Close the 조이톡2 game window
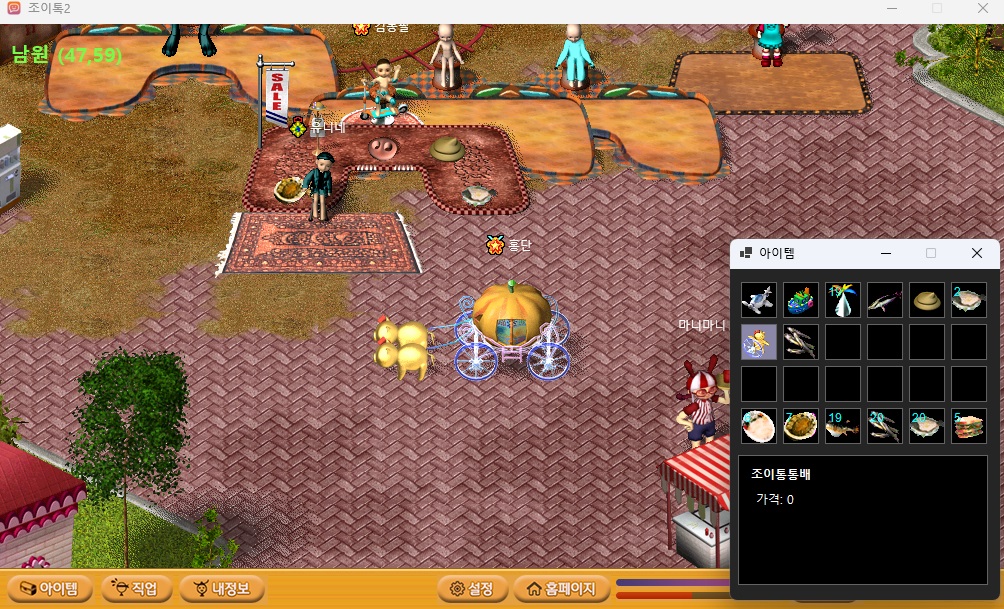Image resolution: width=1004 pixels, height=609 pixels. coord(982,8)
